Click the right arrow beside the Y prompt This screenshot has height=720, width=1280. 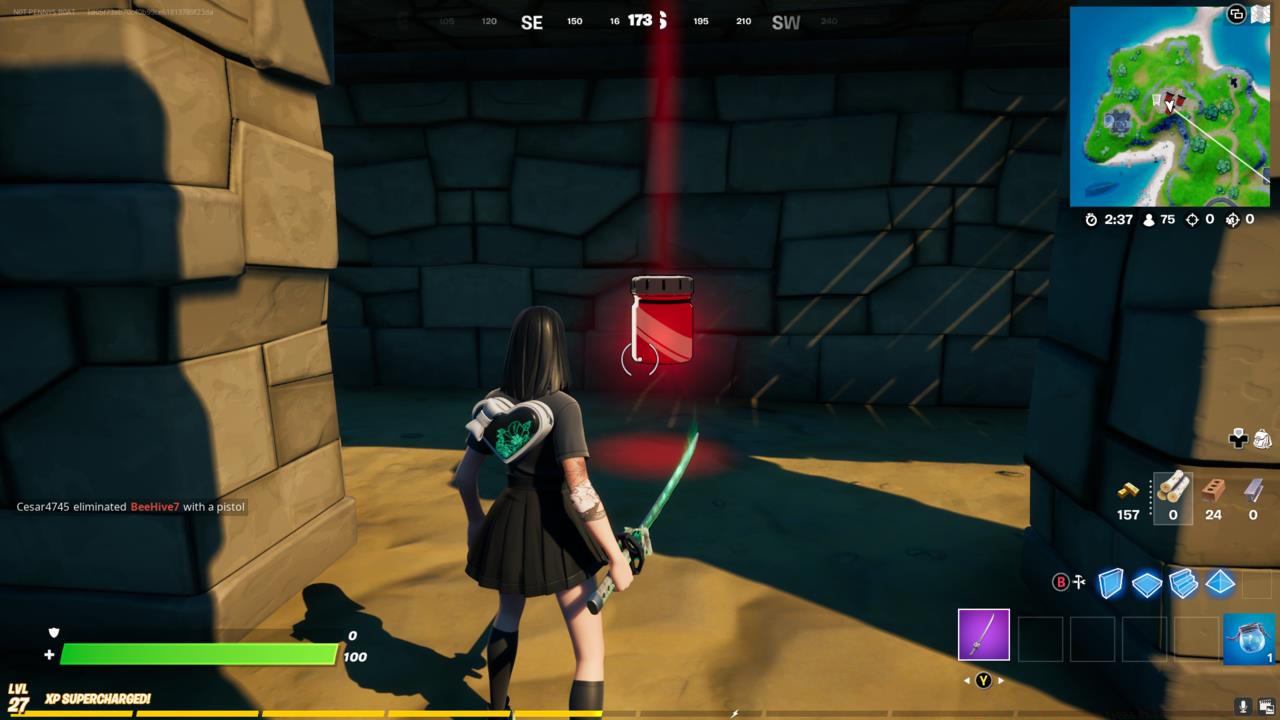click(1003, 678)
